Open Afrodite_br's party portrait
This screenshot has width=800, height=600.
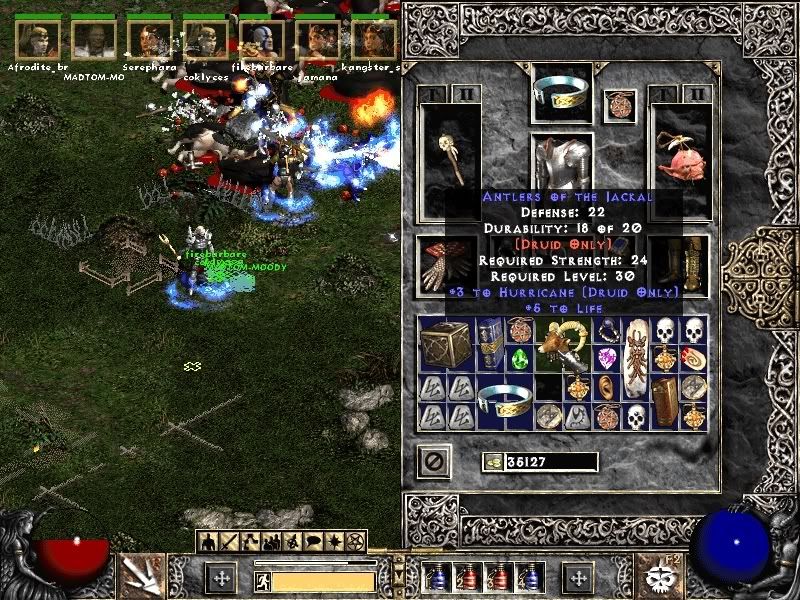[x=37, y=40]
